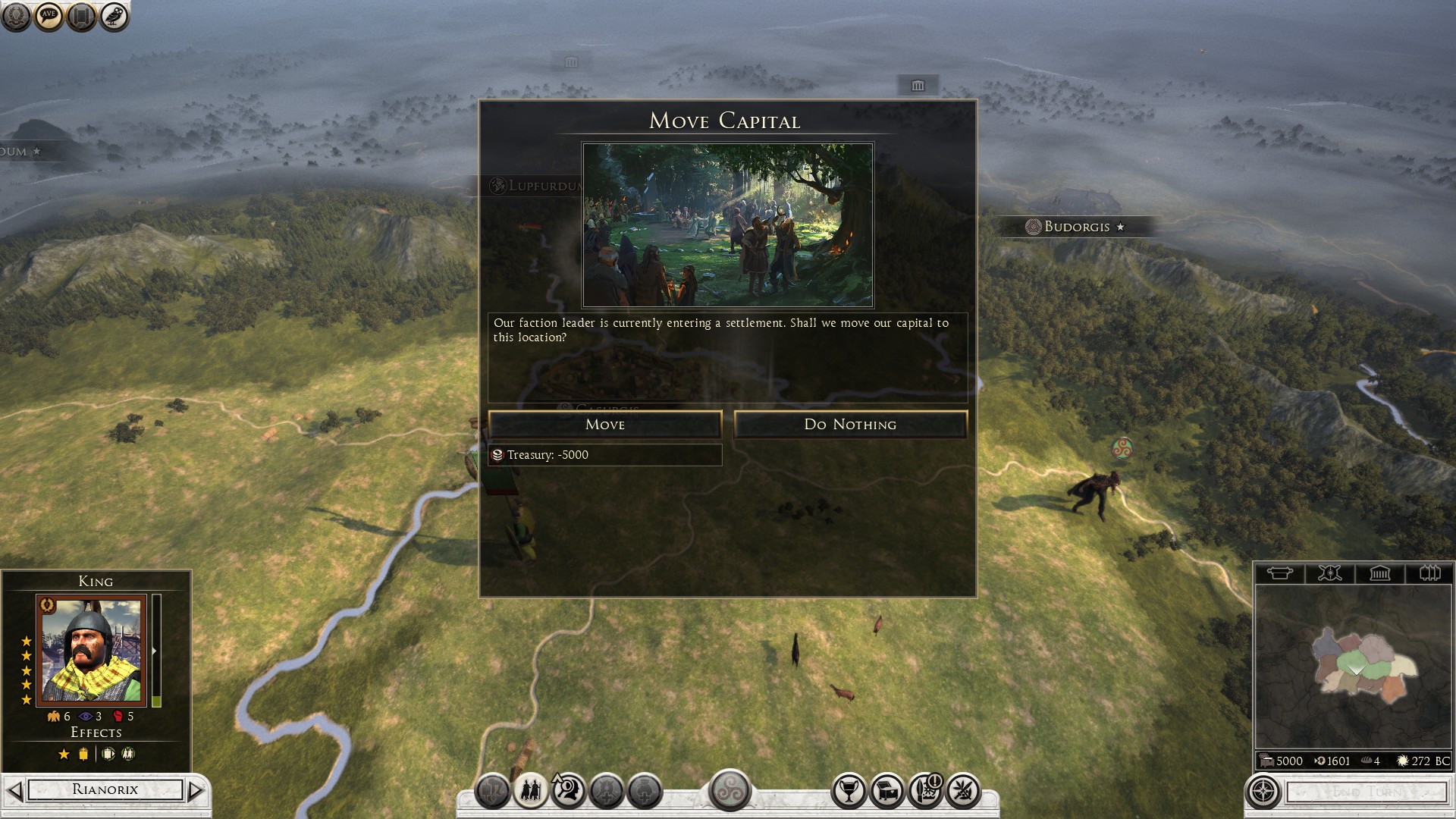Click the triskelion faction emblem button

click(730, 789)
